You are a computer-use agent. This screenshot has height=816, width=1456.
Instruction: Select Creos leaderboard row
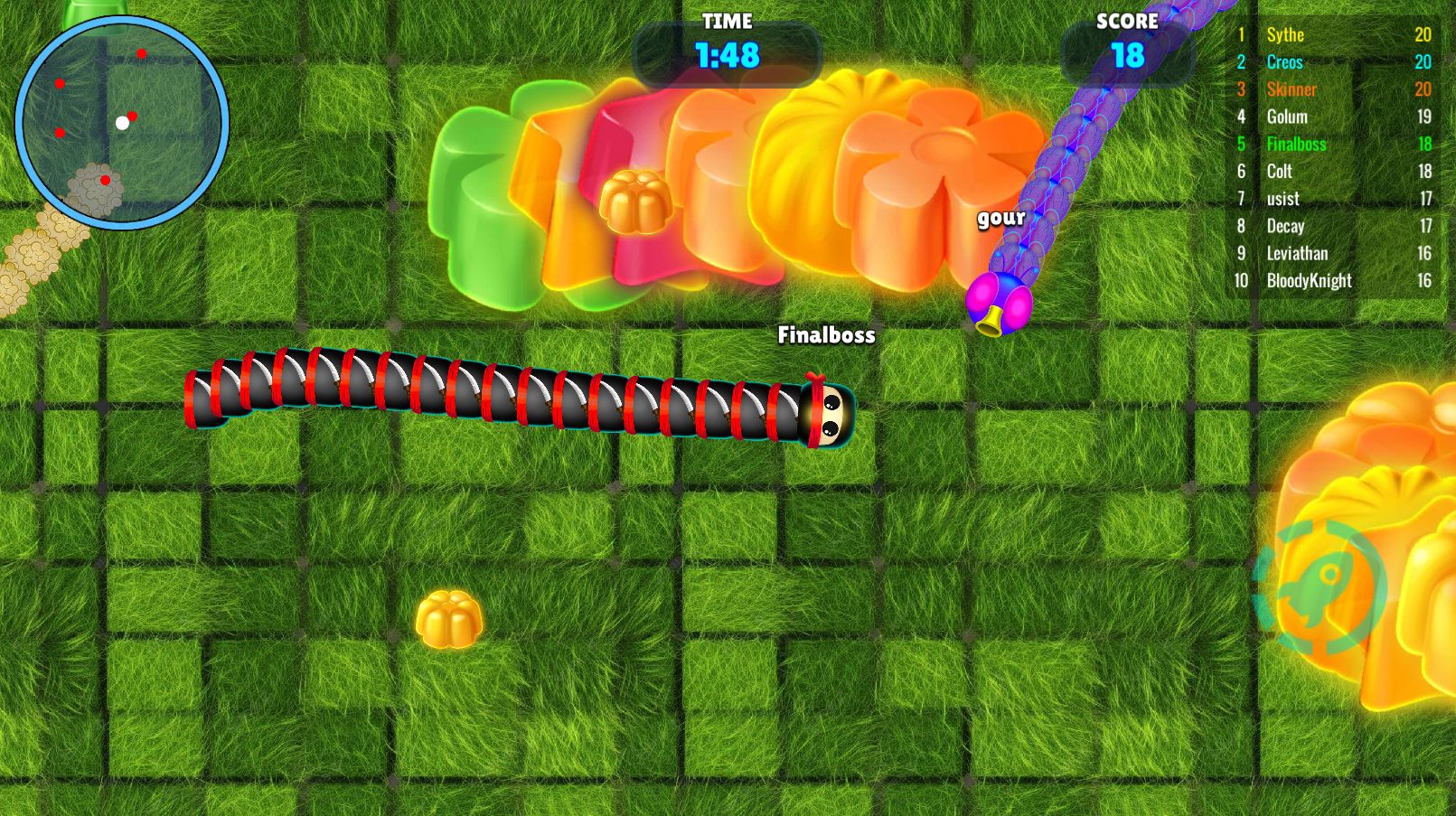pos(1332,62)
